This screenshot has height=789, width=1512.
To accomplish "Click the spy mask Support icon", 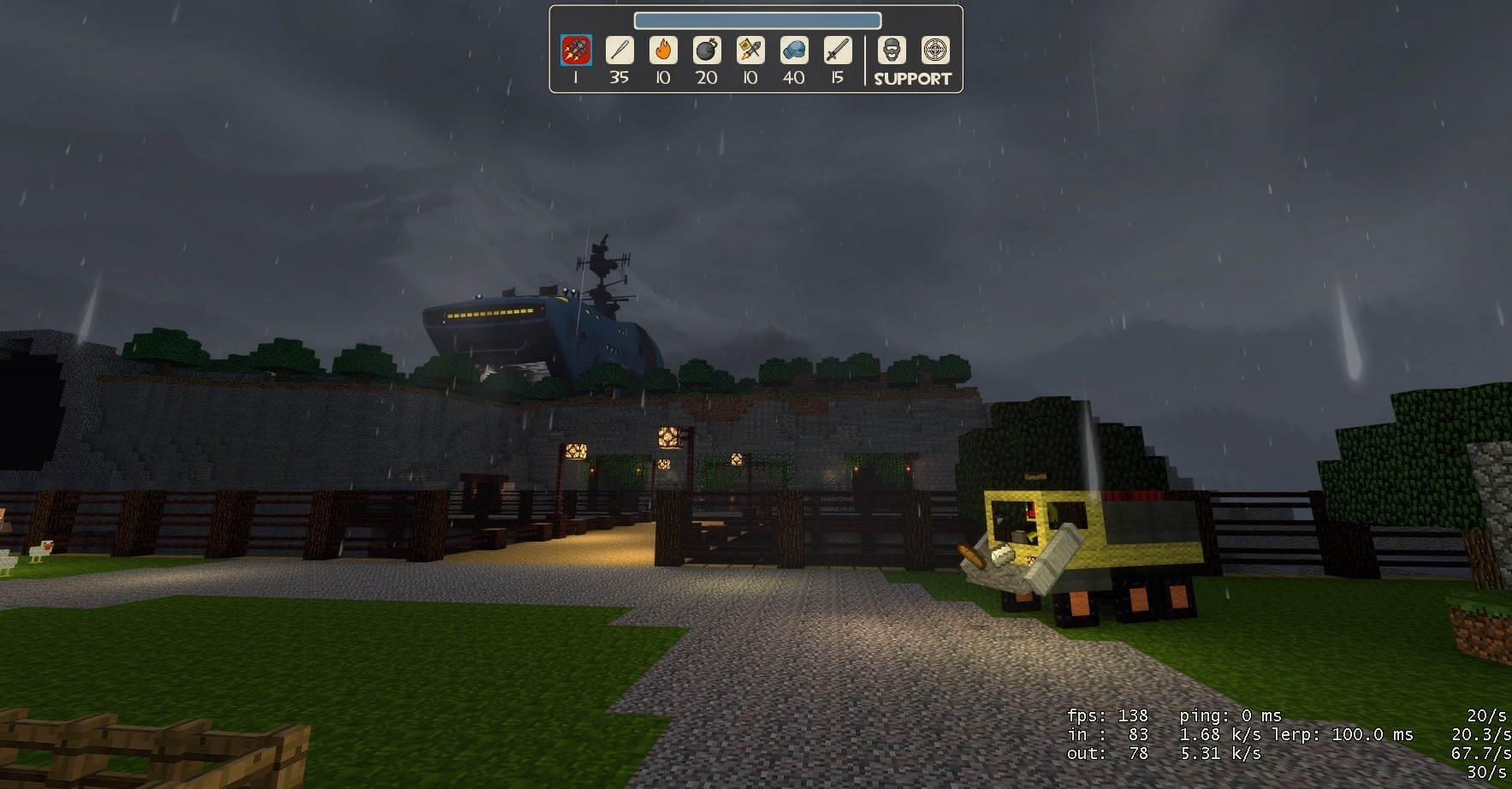I will [892, 51].
